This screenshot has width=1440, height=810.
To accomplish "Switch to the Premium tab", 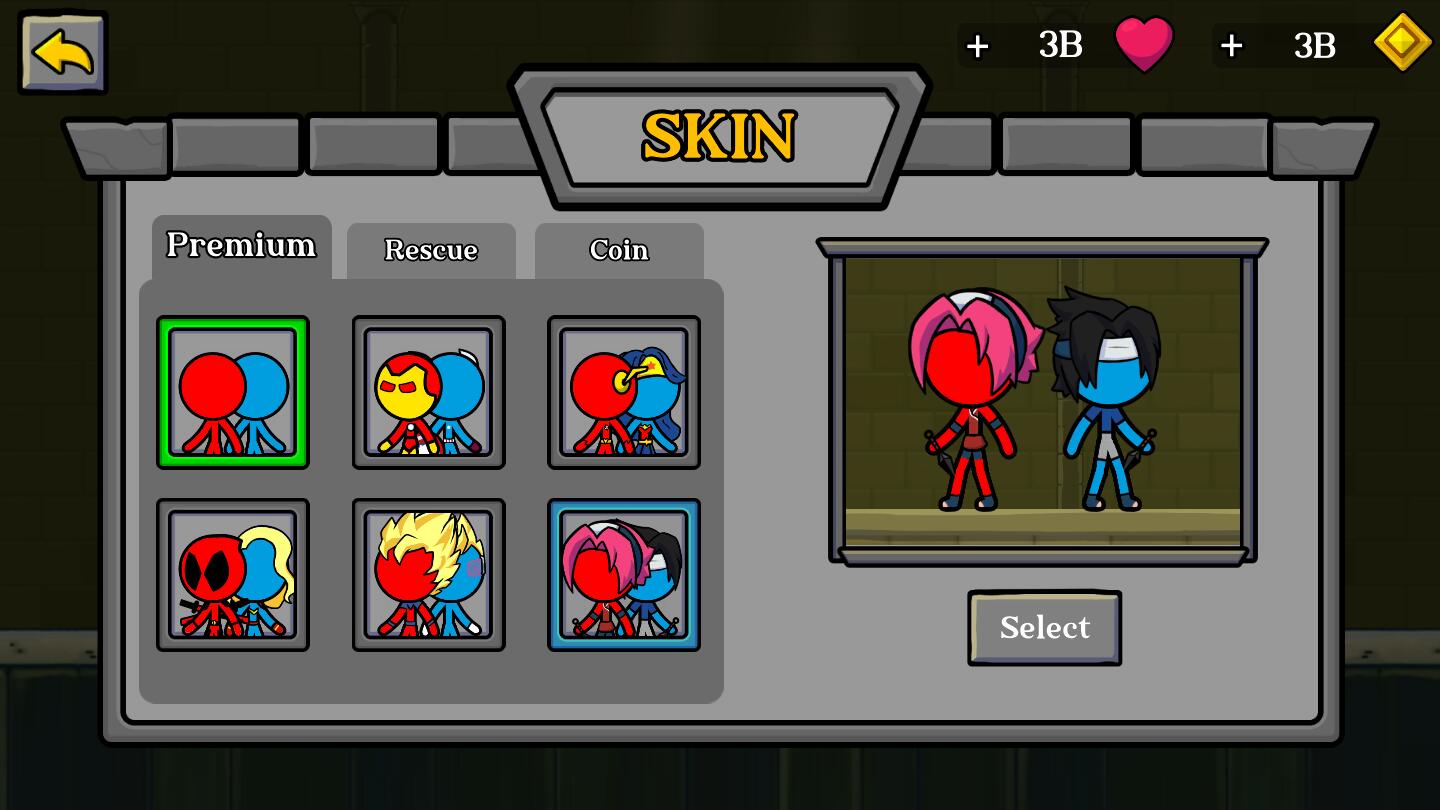I will click(241, 246).
